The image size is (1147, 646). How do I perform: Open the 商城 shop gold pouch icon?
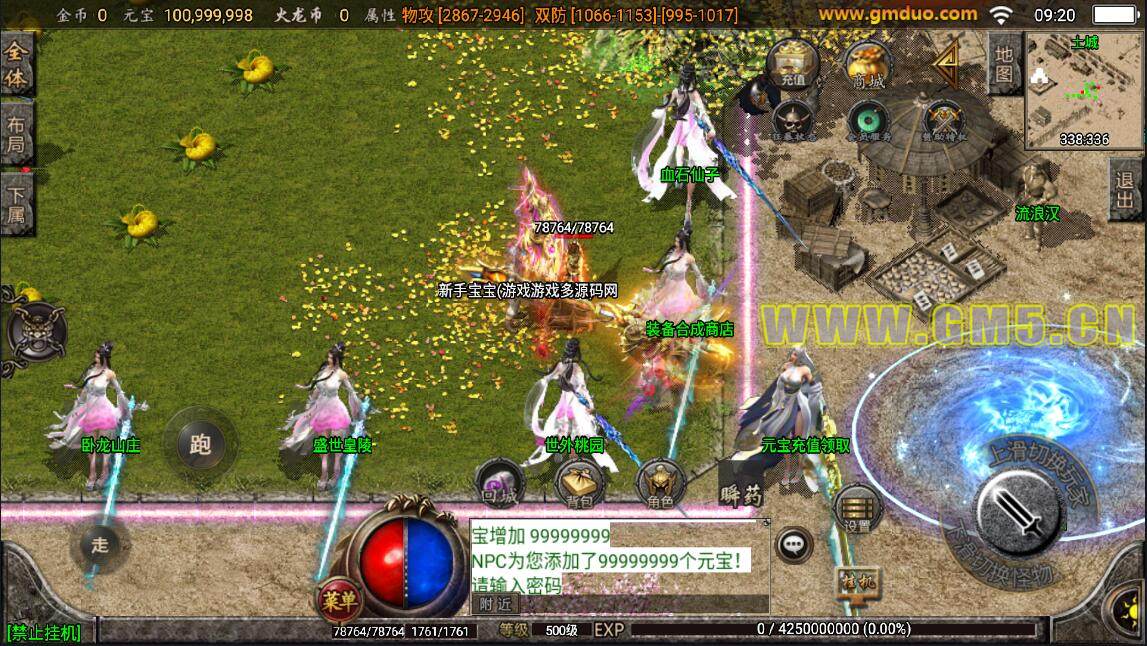click(x=868, y=66)
